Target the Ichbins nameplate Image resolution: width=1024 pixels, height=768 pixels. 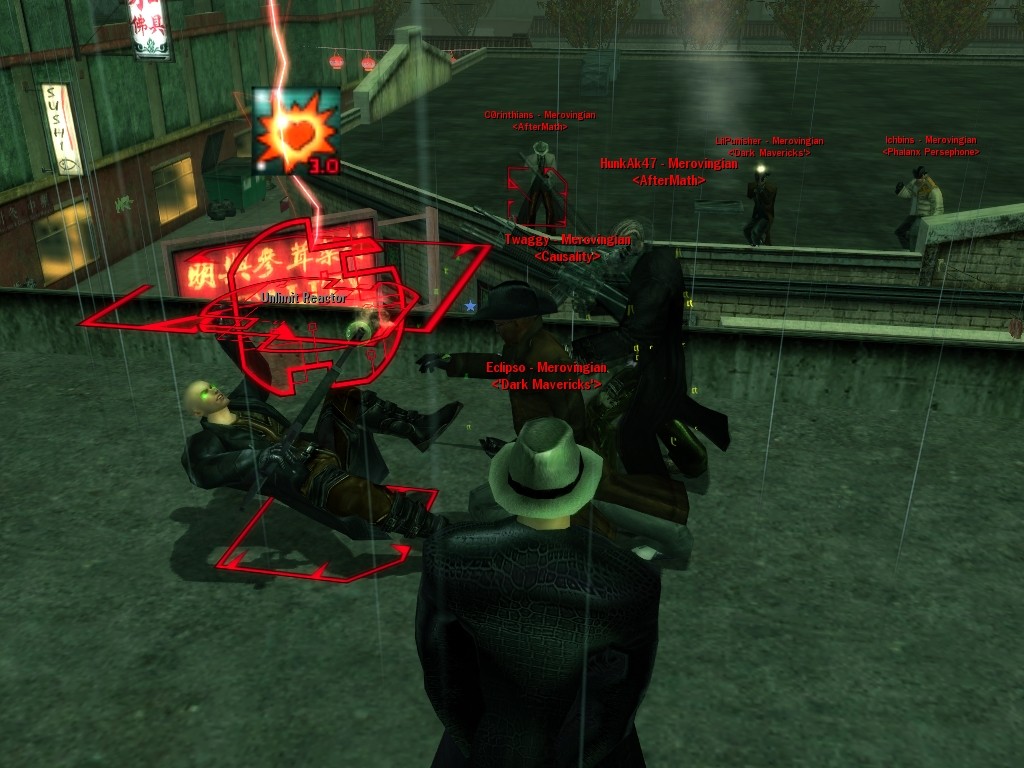pos(930,140)
